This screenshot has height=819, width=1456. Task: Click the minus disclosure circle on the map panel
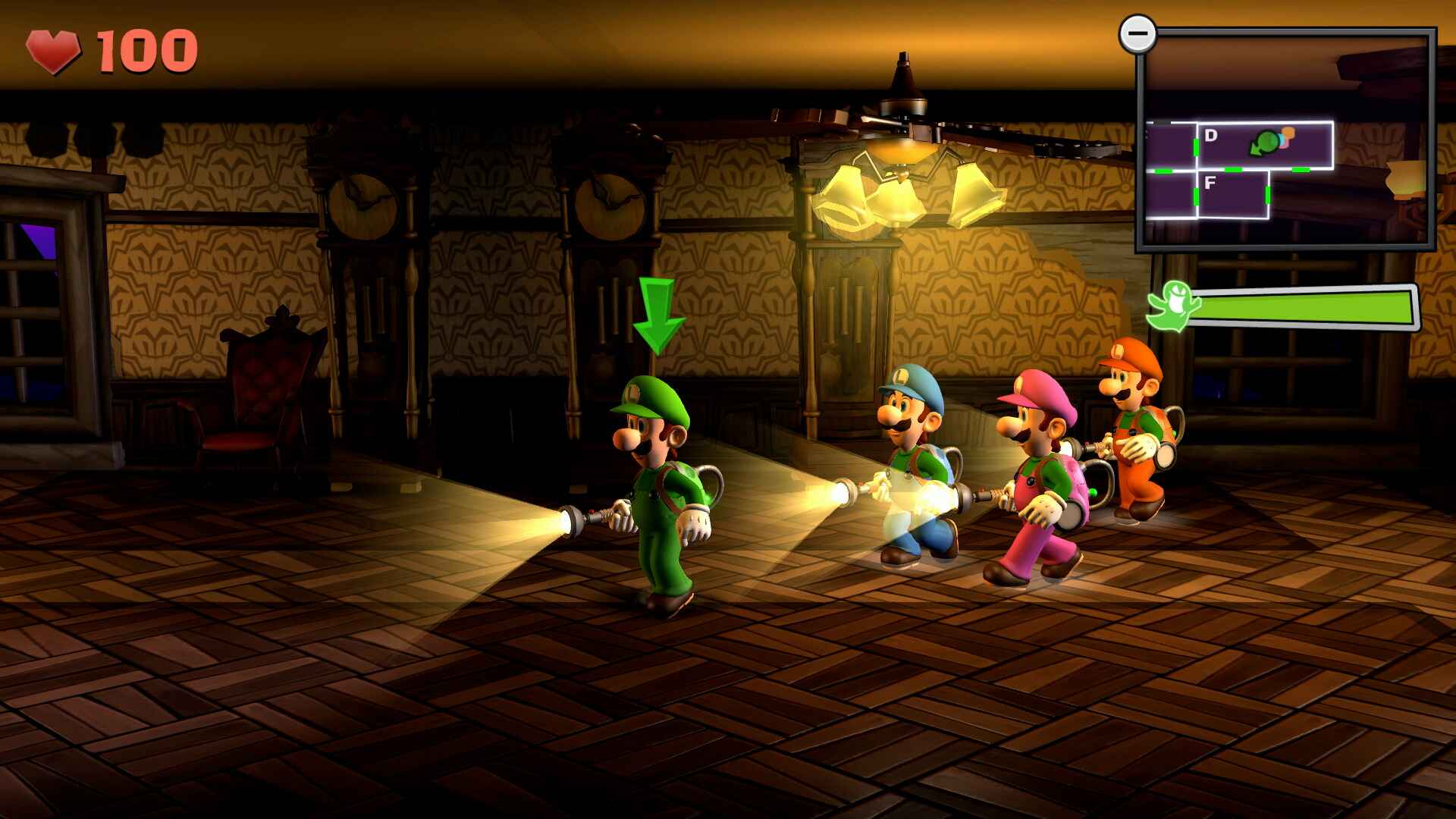pos(1137,33)
